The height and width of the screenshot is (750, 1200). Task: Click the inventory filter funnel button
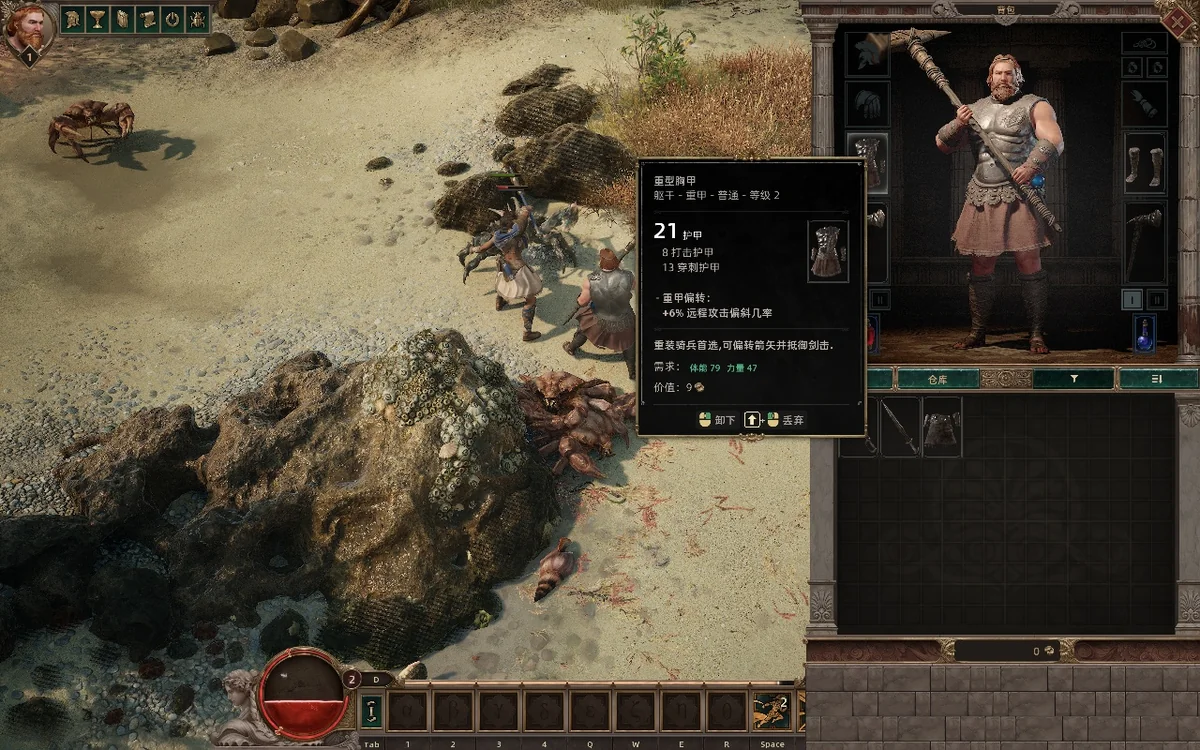[x=1073, y=379]
